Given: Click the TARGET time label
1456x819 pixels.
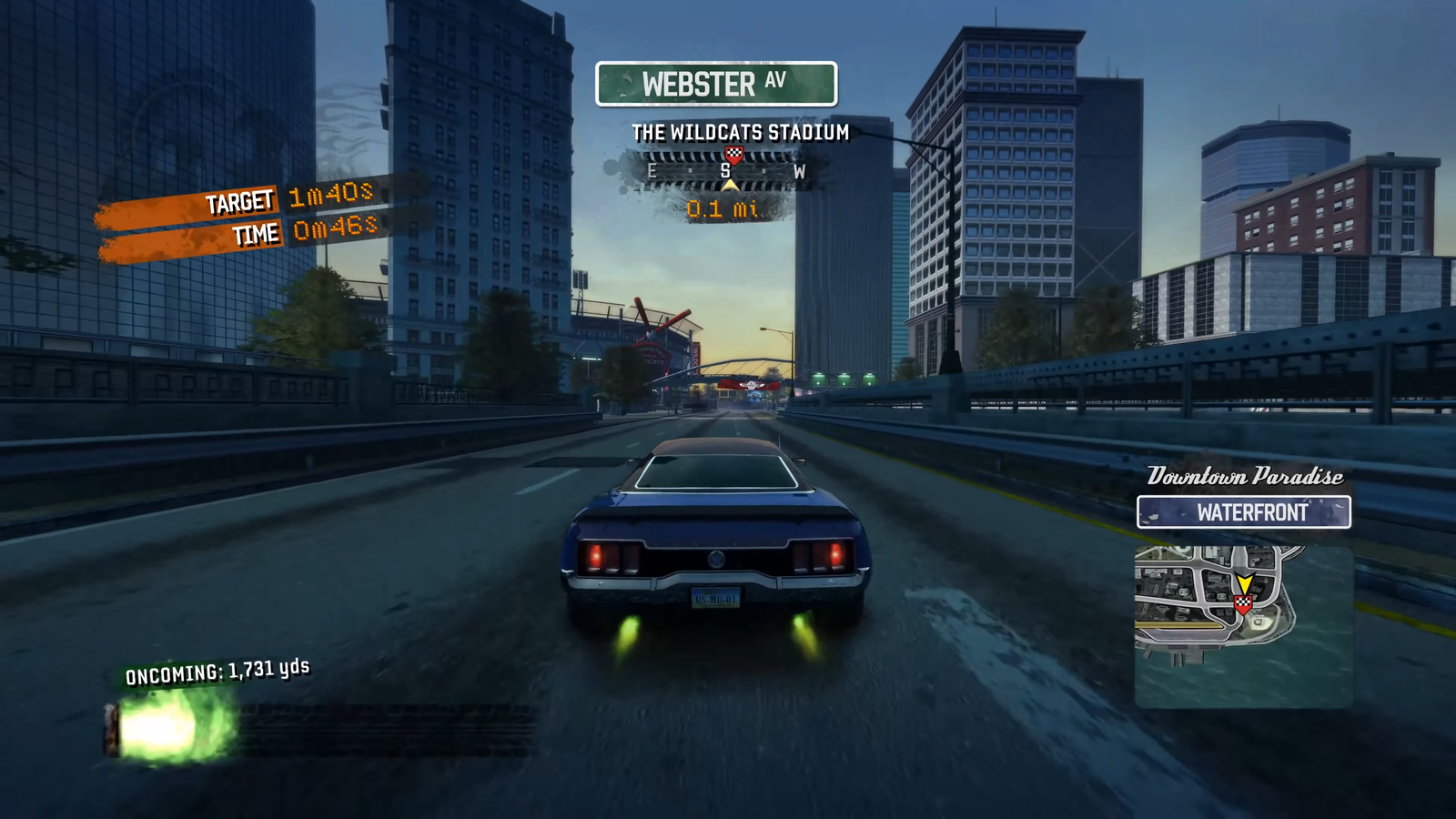Looking at the screenshot, I should [242, 201].
